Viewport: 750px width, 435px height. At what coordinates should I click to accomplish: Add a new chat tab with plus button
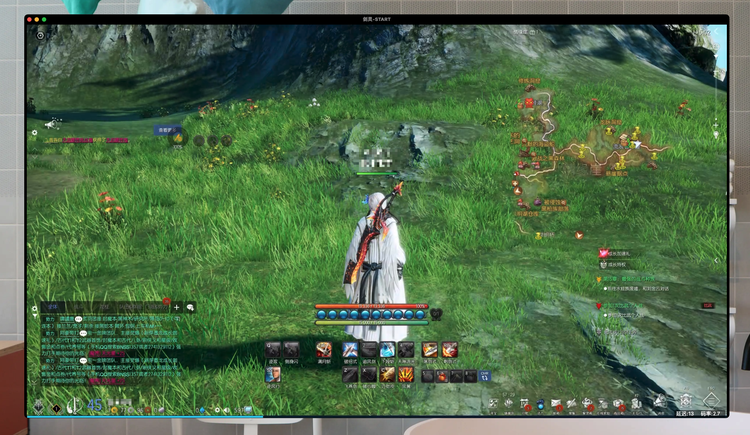176,307
